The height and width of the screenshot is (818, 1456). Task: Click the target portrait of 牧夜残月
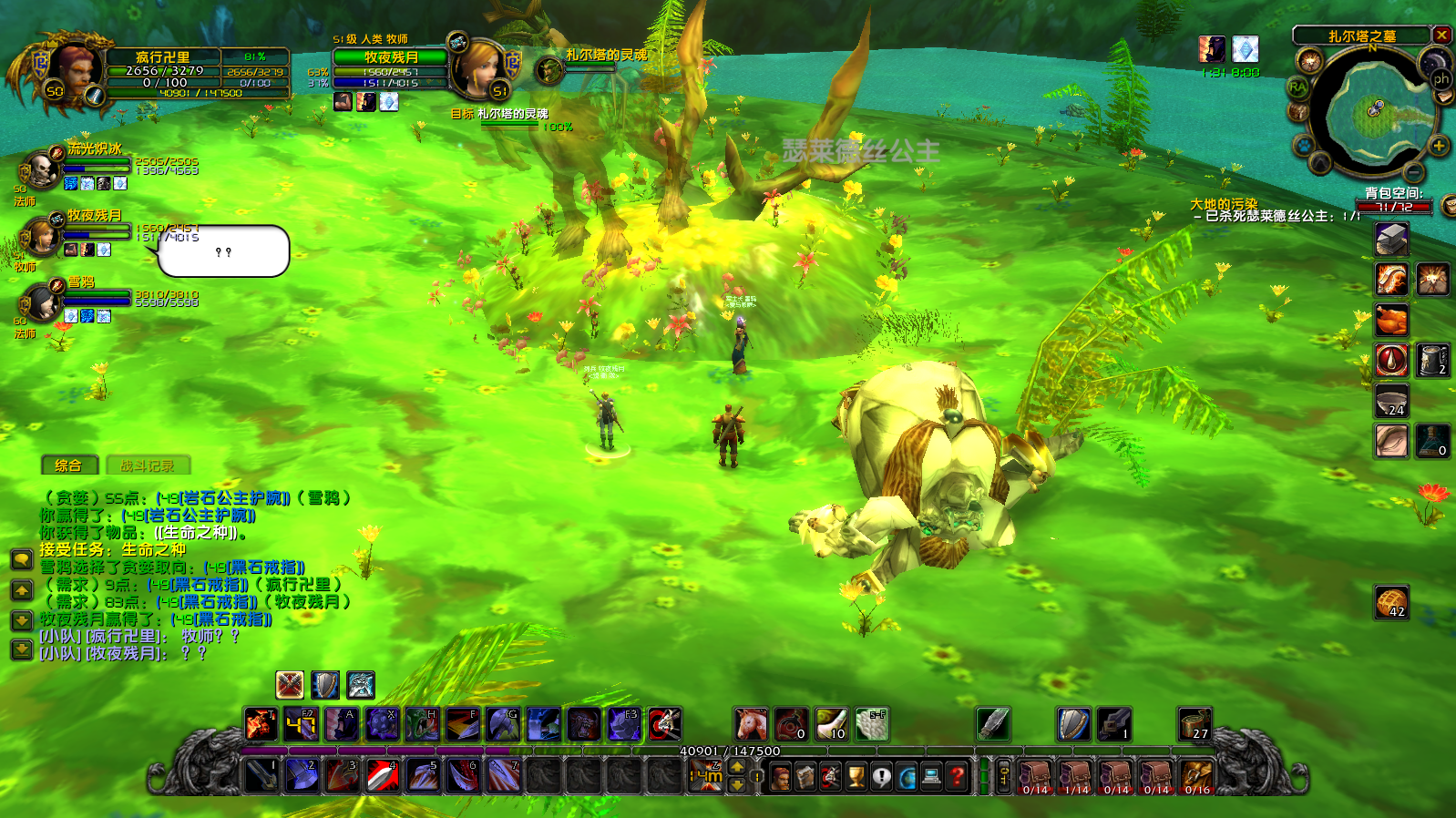click(480, 68)
